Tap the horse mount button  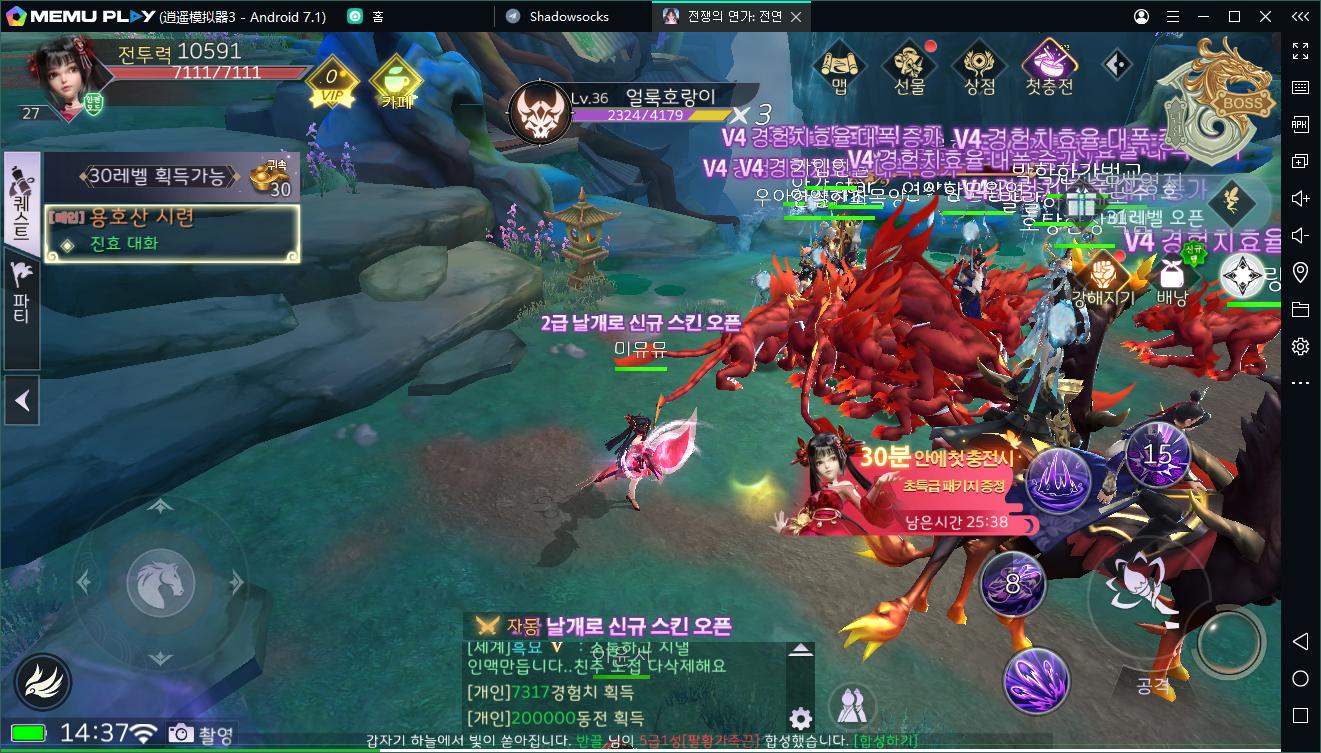(x=159, y=581)
